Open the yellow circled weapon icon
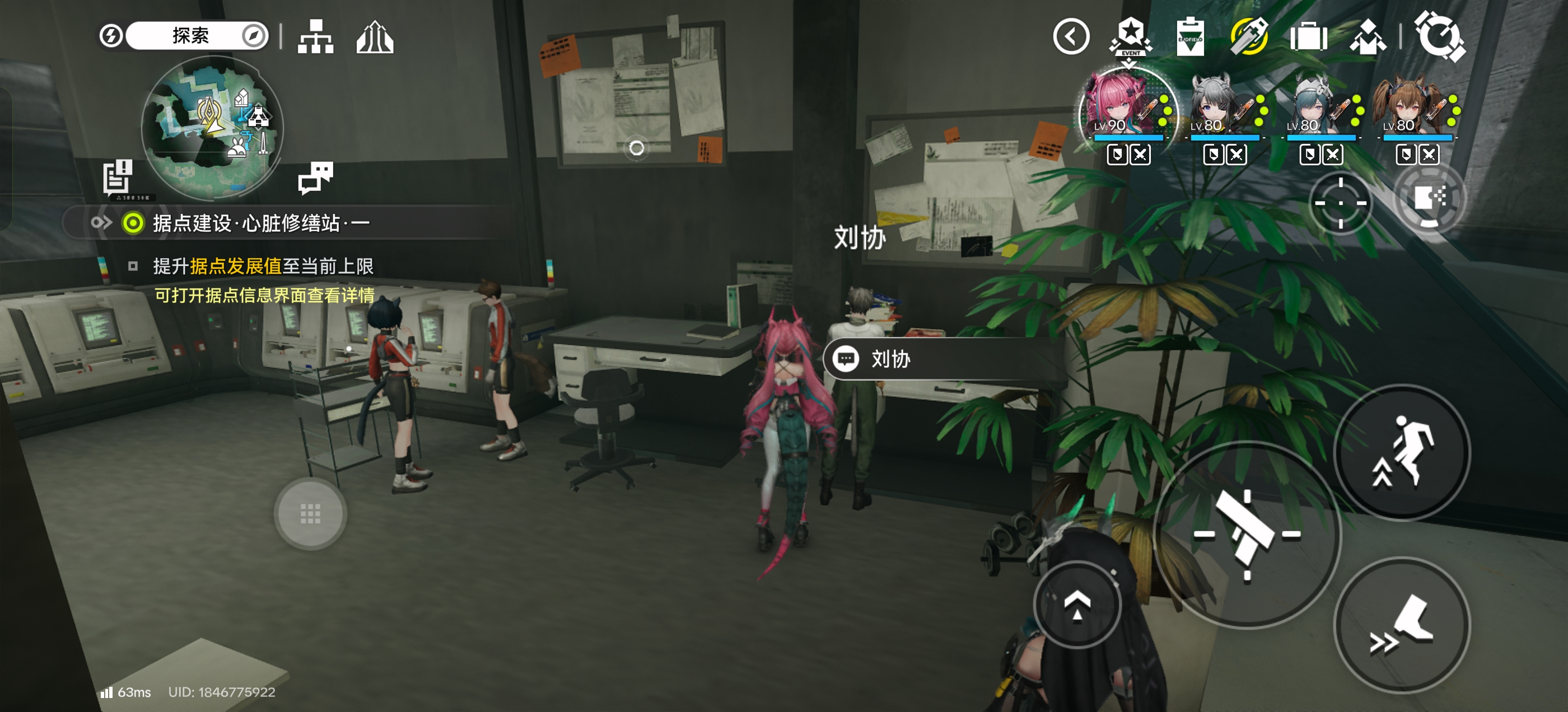1568x712 pixels. 1249,36
